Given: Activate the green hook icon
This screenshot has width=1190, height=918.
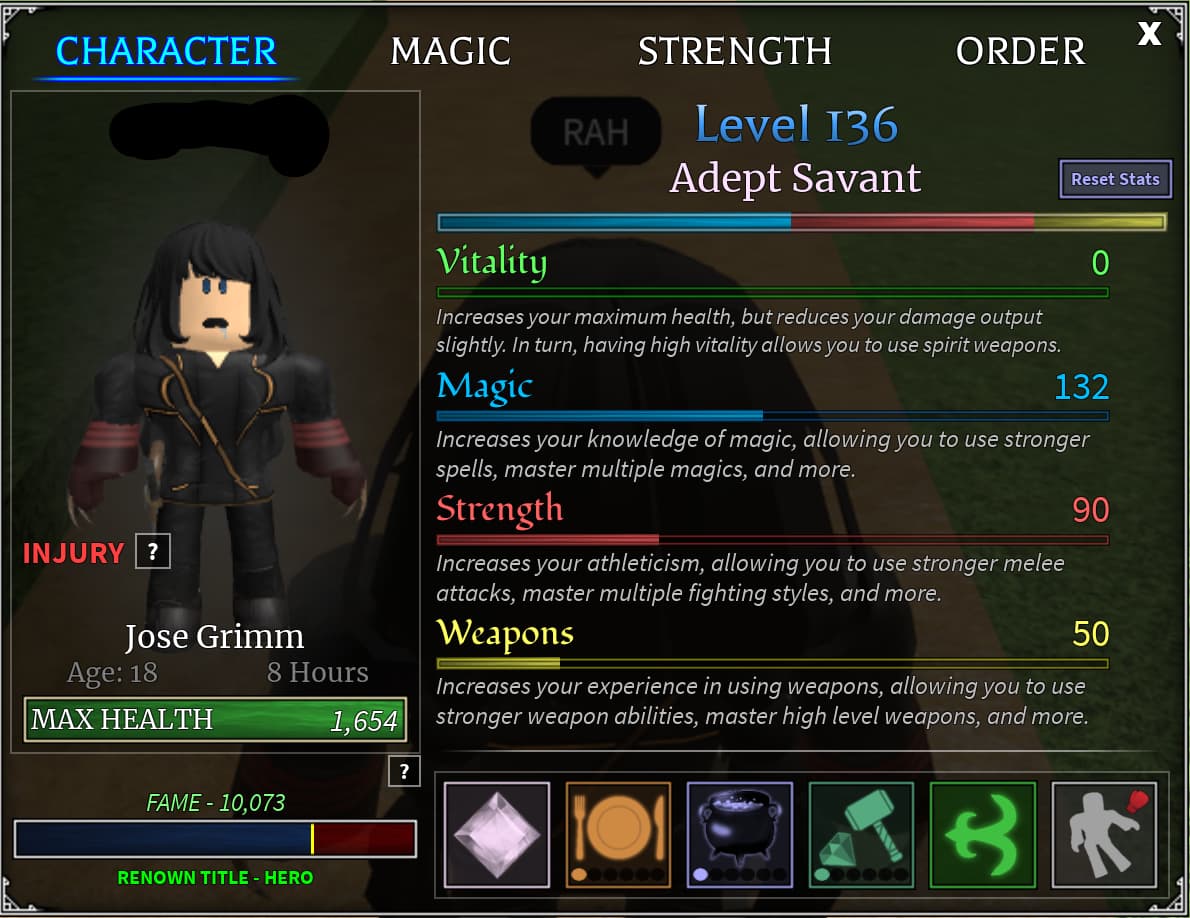Looking at the screenshot, I should (983, 834).
